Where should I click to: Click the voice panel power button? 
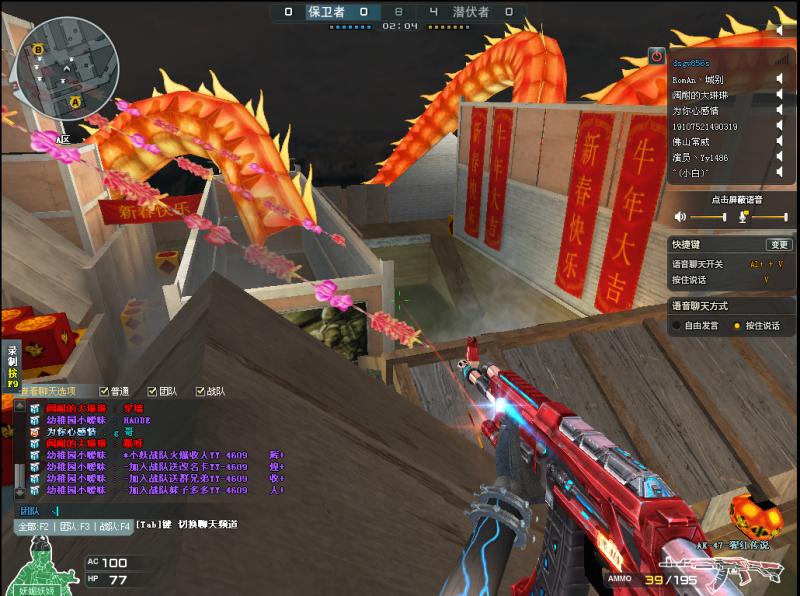(656, 57)
